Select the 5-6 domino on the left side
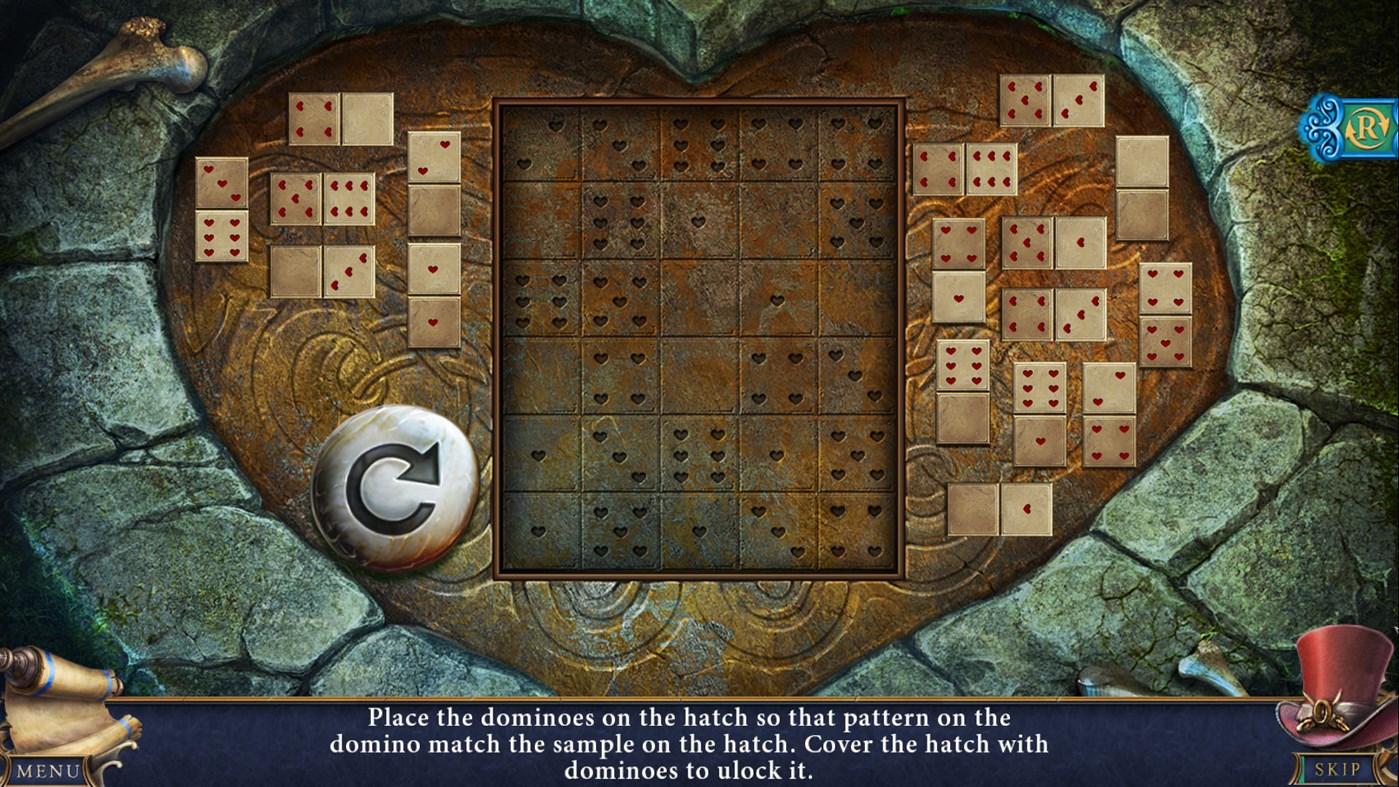The image size is (1399, 787). [322, 200]
